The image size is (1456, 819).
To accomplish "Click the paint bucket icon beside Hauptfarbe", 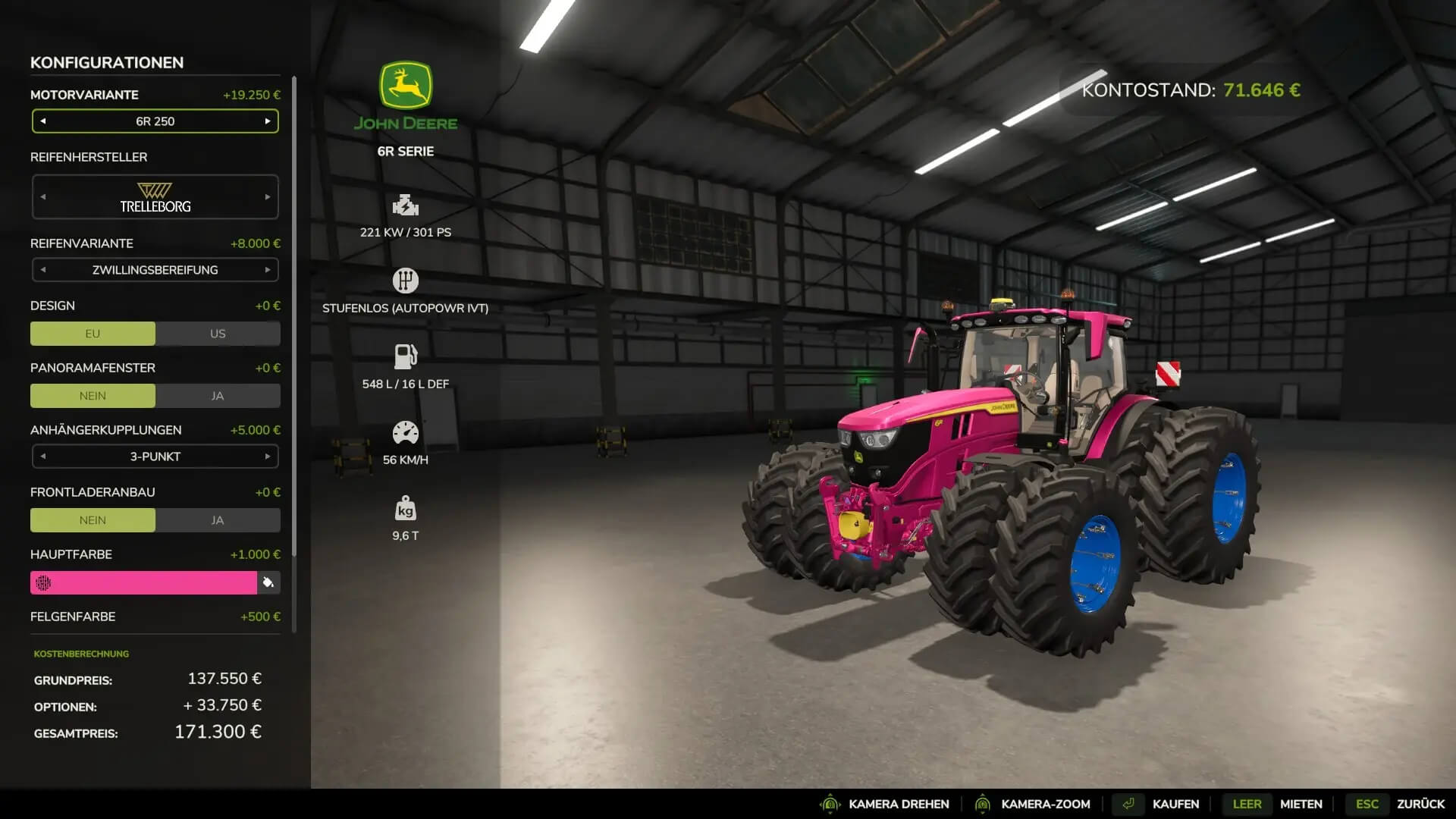I will 268,582.
